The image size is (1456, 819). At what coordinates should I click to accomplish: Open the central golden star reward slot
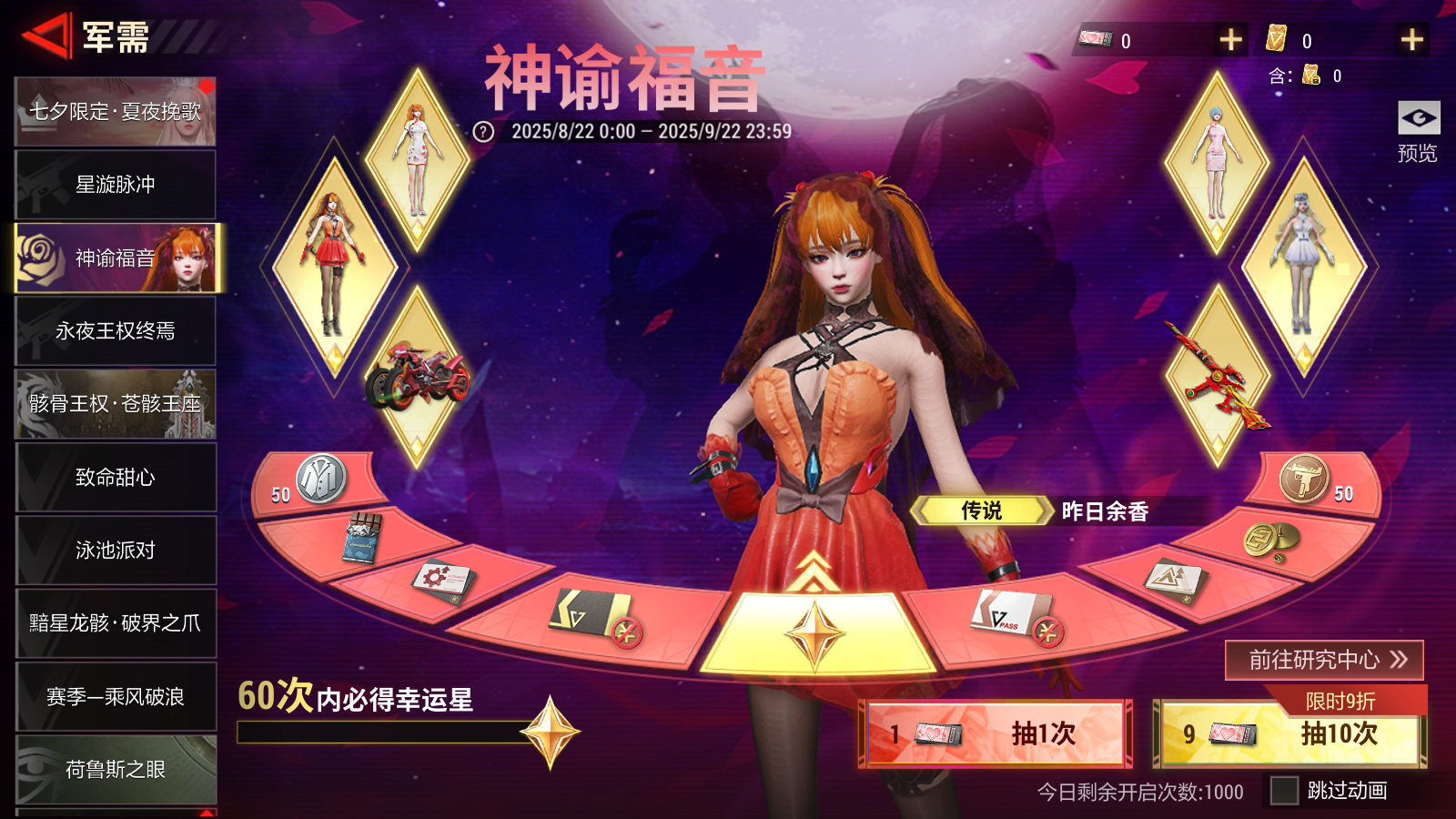tap(815, 632)
